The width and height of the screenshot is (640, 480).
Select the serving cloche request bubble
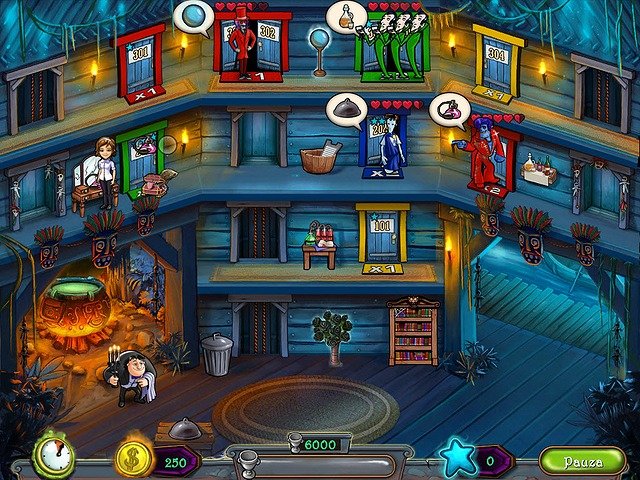pyautogui.click(x=347, y=110)
